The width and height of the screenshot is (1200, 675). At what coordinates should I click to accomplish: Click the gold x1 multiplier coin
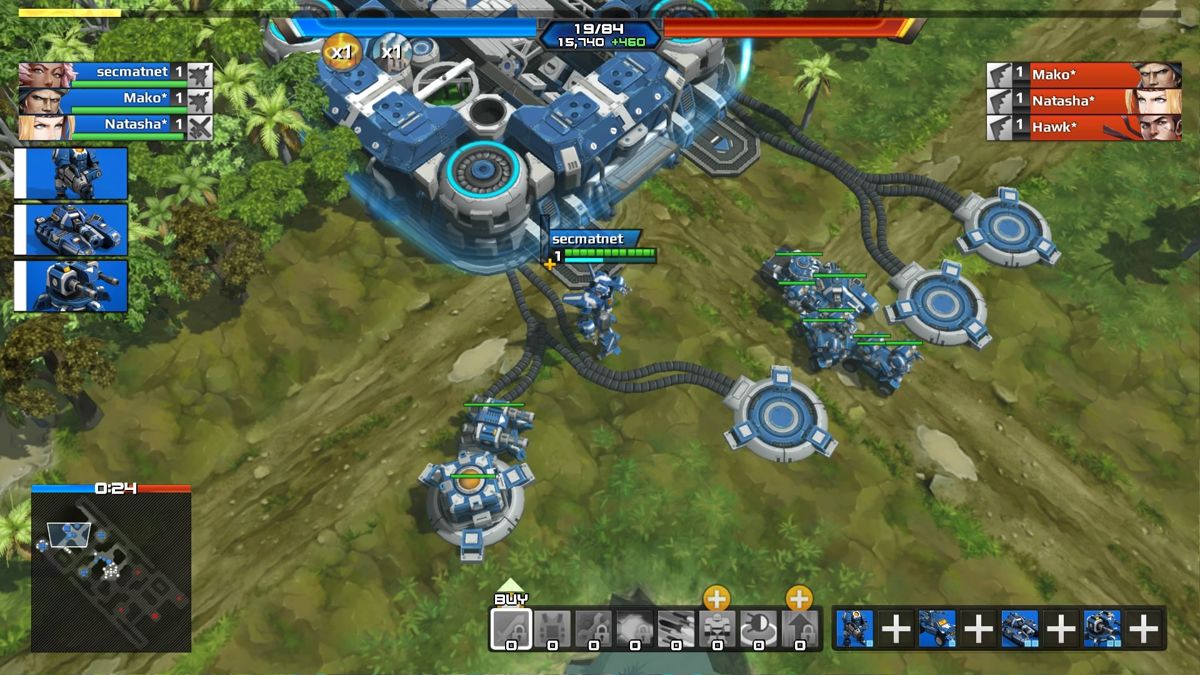tap(342, 50)
